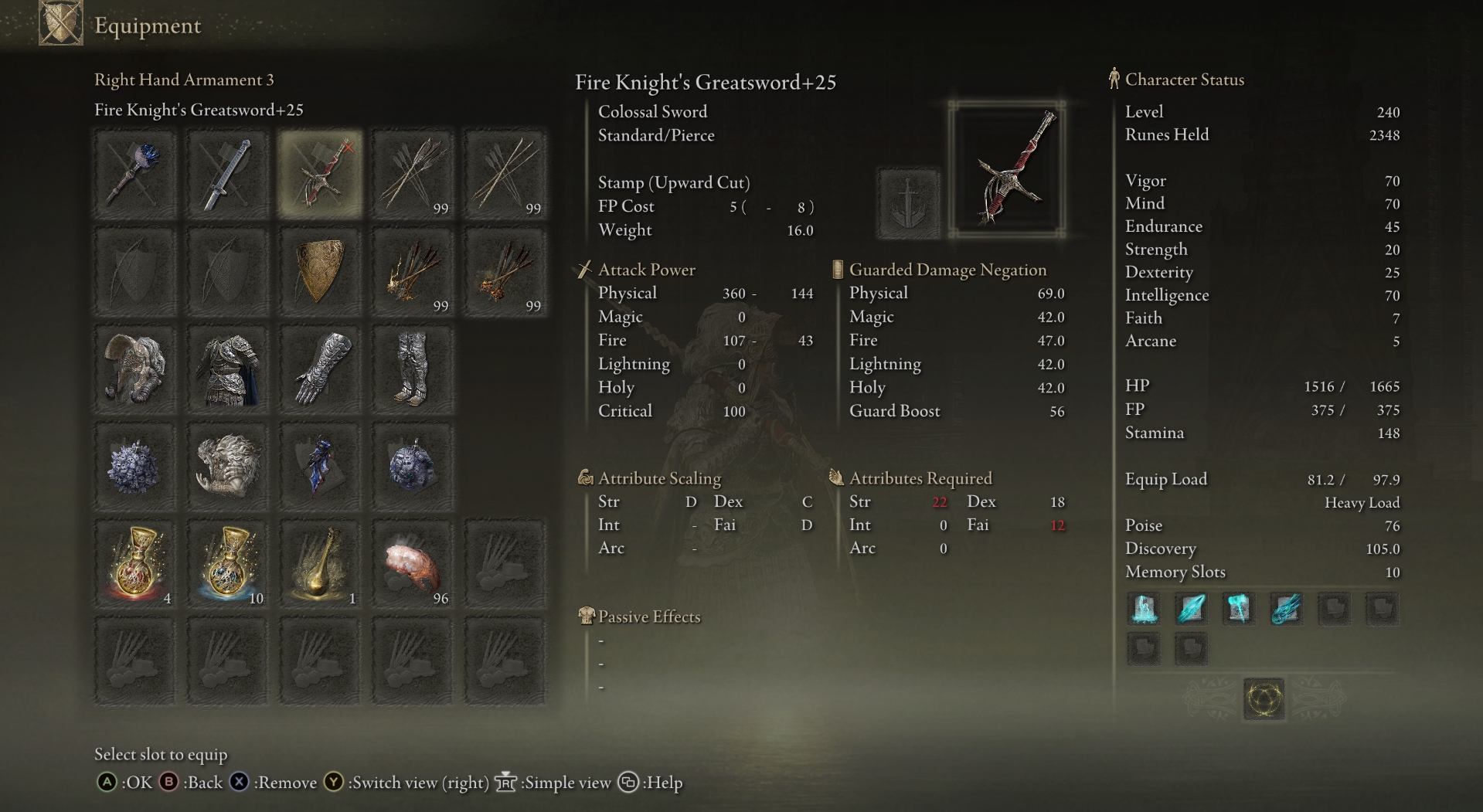This screenshot has height=812, width=1483.
Task: Select the equipped Fire Knight's Greatsword slot
Action: pyautogui.click(x=320, y=174)
